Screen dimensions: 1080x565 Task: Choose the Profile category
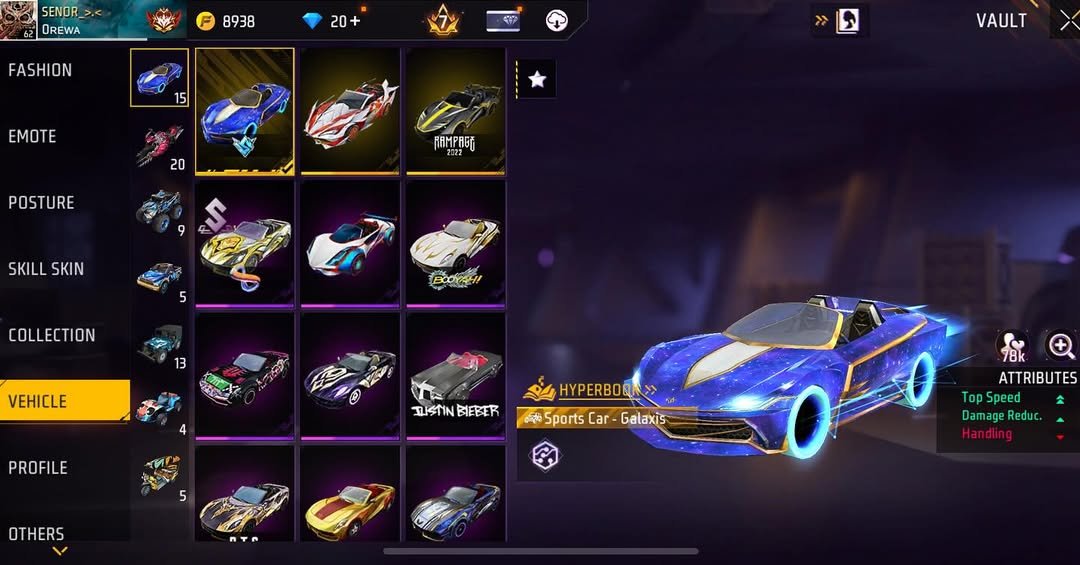(38, 467)
